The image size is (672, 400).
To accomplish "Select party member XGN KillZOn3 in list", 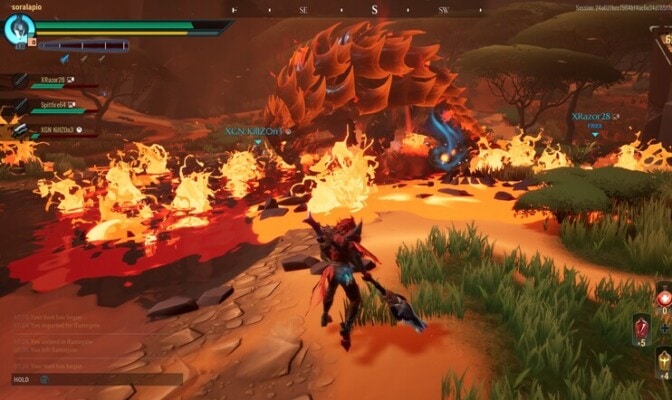I will point(53,129).
